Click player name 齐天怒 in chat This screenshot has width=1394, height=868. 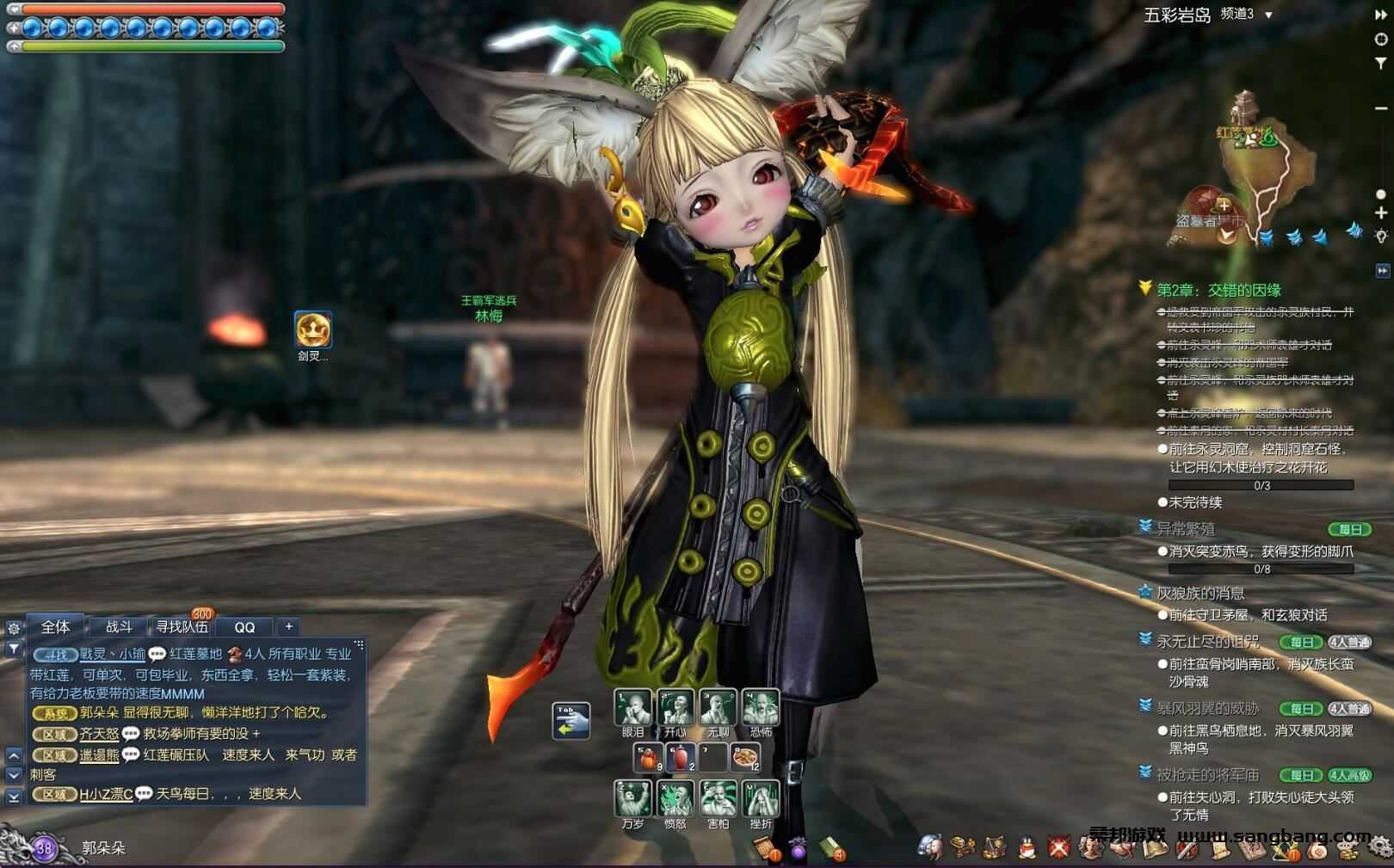click(x=99, y=734)
